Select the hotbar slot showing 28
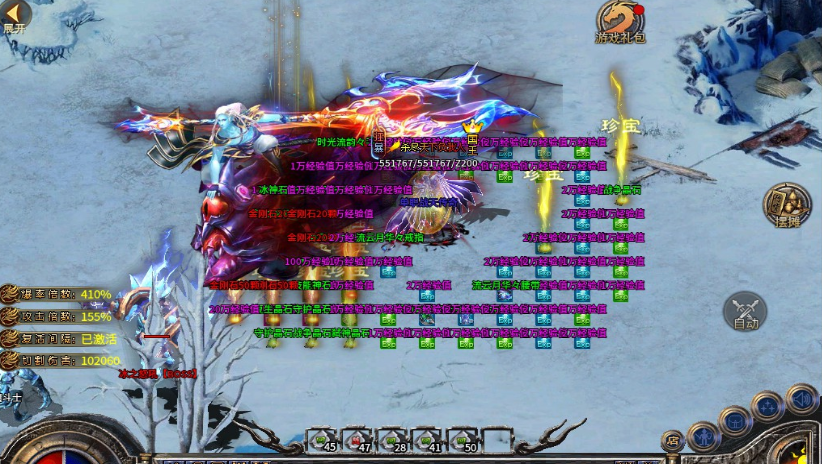Image resolution: width=822 pixels, height=464 pixels. pyautogui.click(x=393, y=441)
